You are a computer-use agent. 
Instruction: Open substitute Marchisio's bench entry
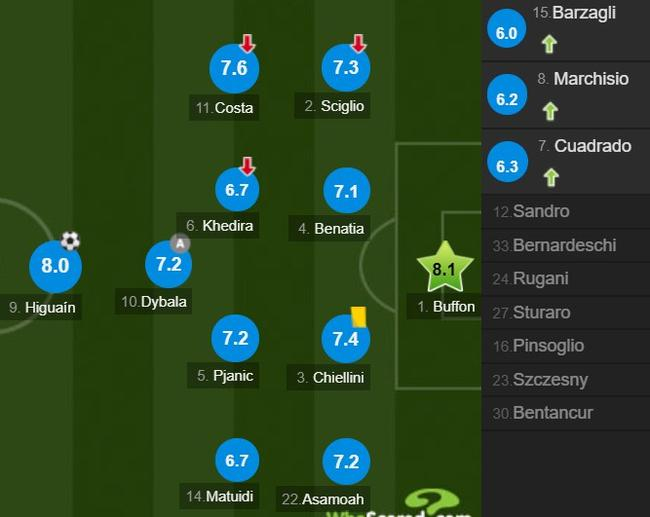(x=566, y=94)
